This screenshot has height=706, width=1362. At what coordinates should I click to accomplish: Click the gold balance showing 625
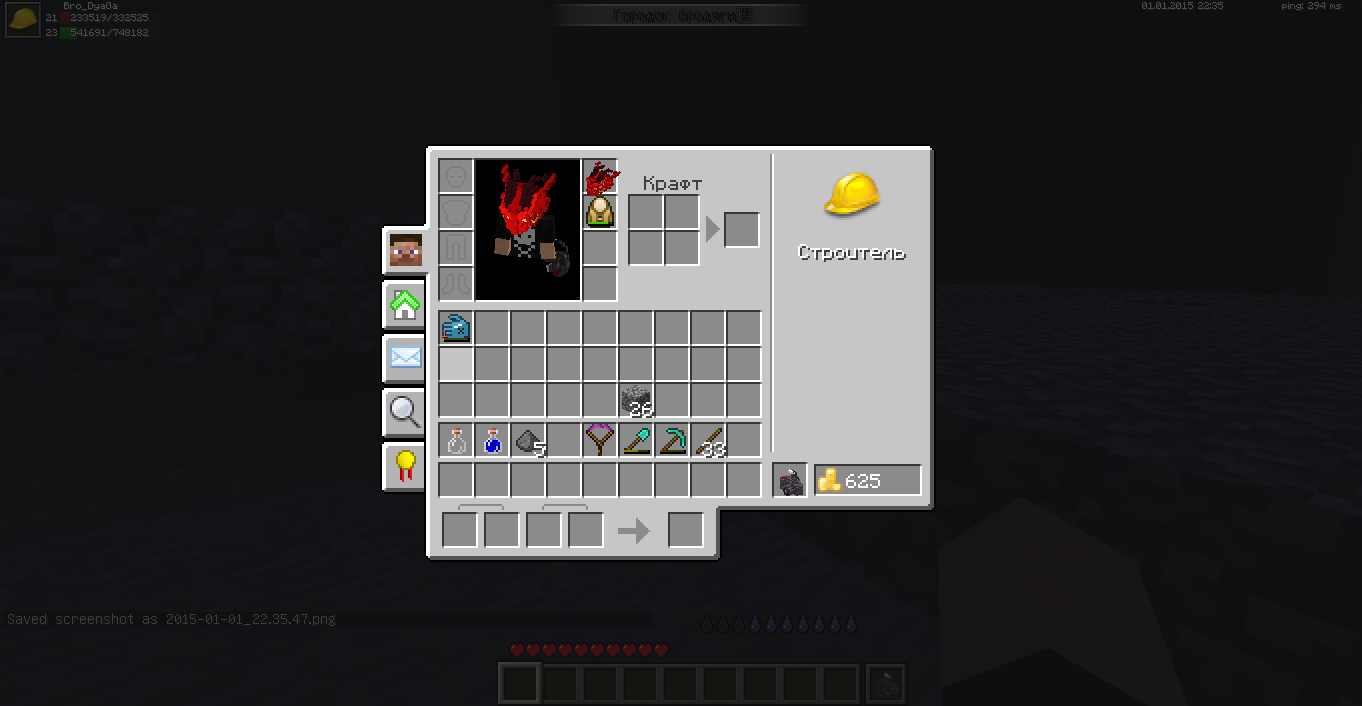click(x=867, y=481)
